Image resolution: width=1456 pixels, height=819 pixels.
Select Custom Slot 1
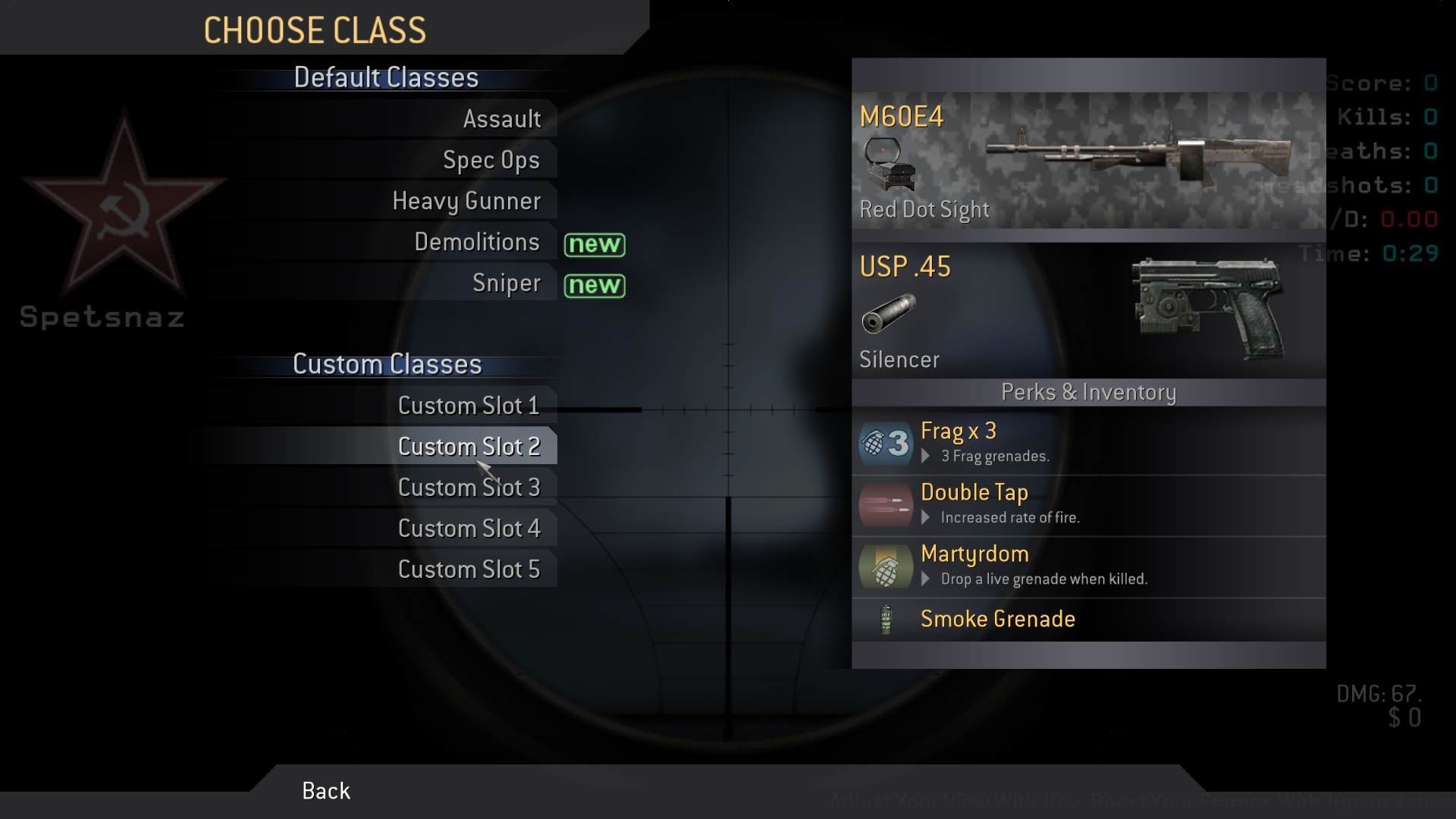pyautogui.click(x=468, y=406)
